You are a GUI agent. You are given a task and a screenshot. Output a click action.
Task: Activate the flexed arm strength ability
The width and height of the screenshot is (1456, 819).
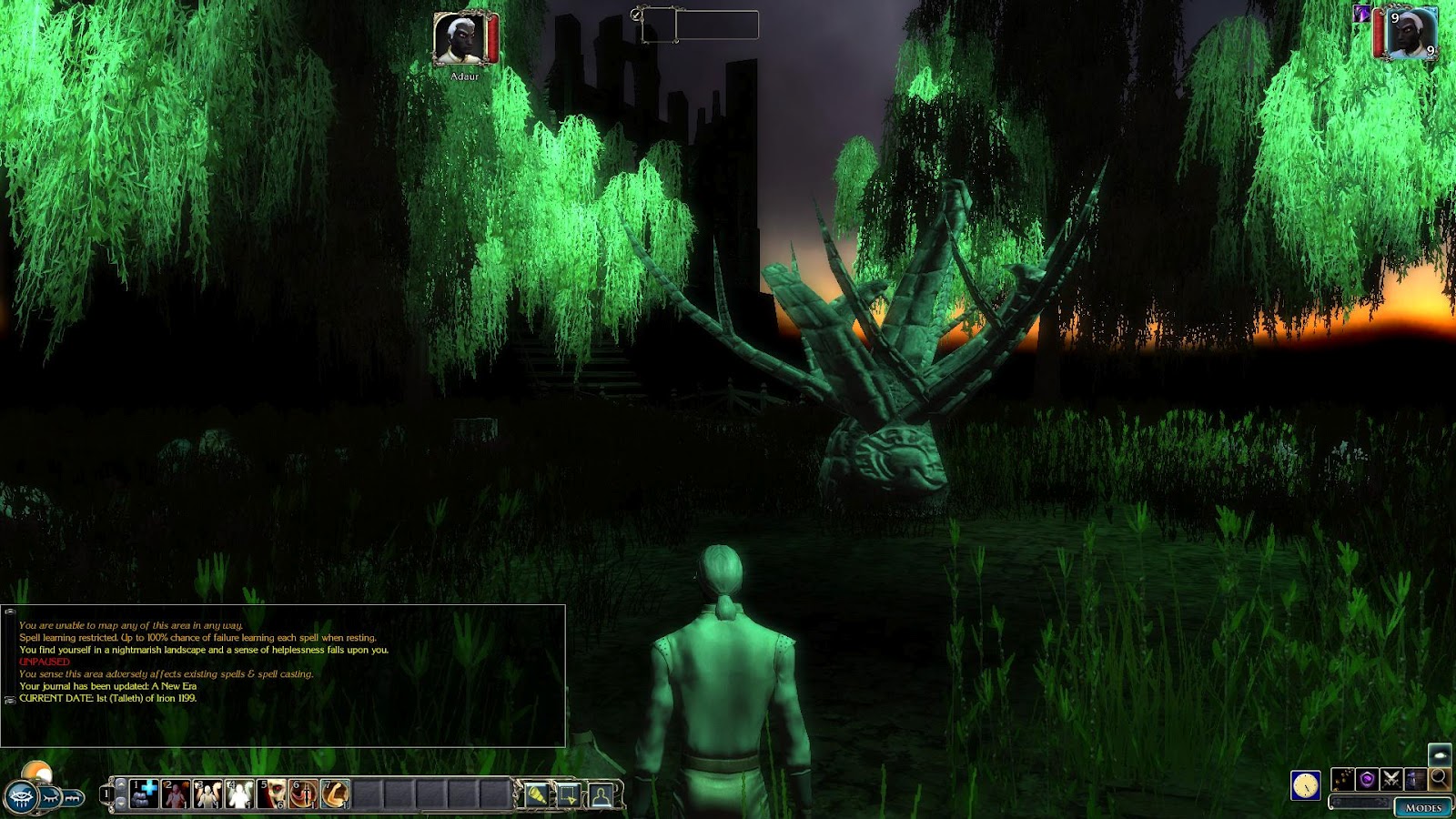335,794
